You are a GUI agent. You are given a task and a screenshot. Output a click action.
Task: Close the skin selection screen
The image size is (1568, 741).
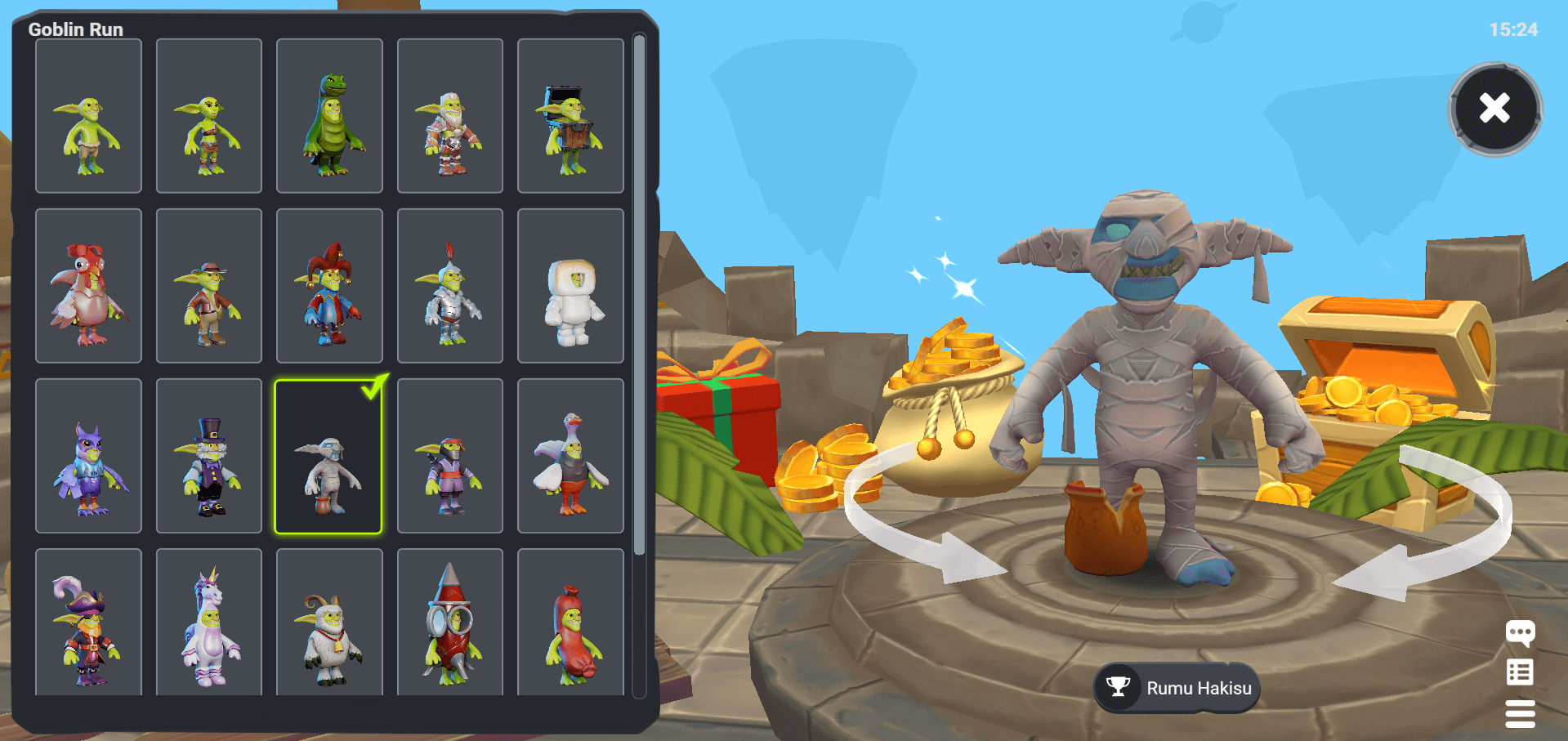(x=1494, y=109)
